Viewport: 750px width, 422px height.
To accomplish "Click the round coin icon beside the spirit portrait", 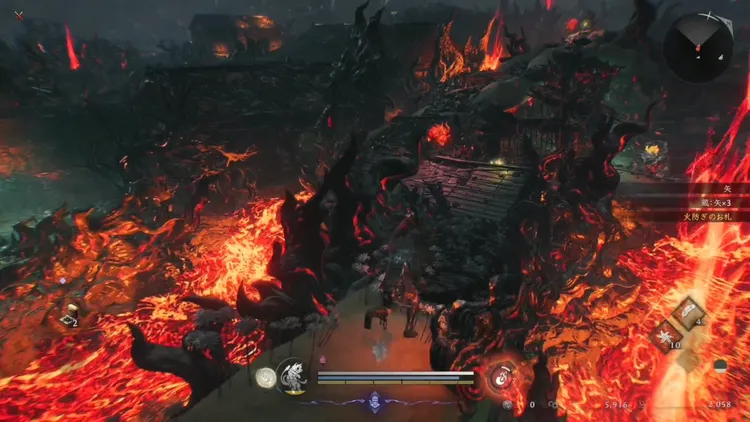I will [x=265, y=377].
